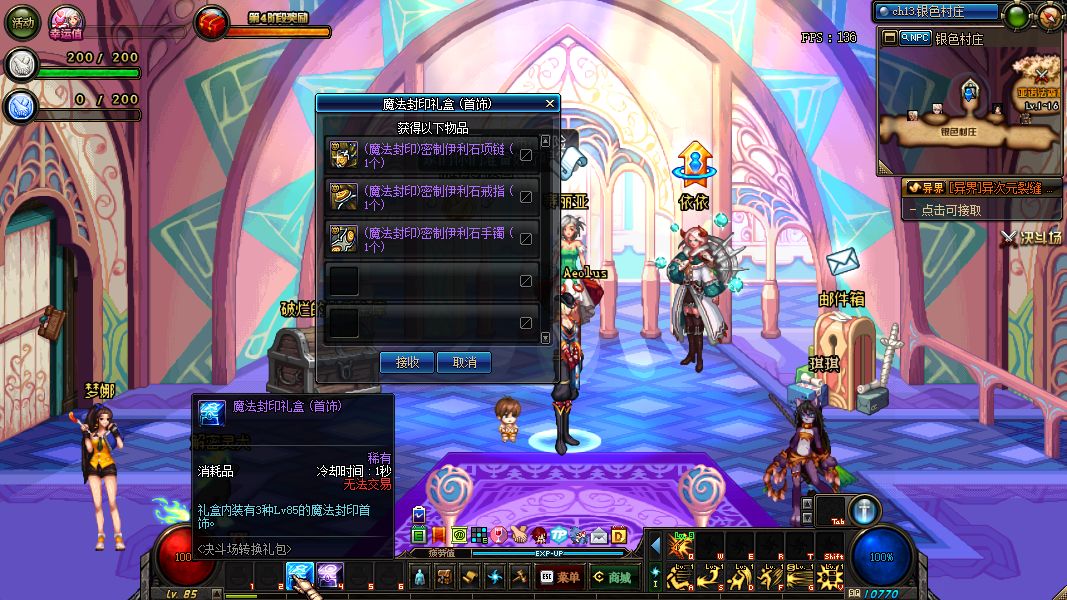Open the 活动 events button
Image resolution: width=1067 pixels, height=600 pixels.
(x=22, y=22)
